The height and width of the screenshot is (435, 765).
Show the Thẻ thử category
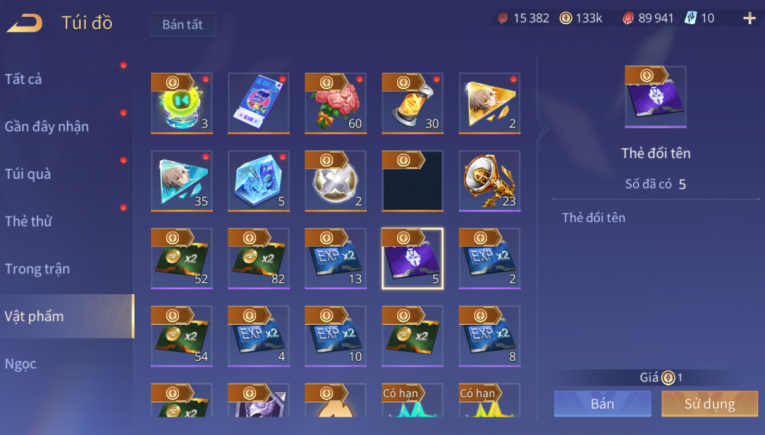(29, 221)
